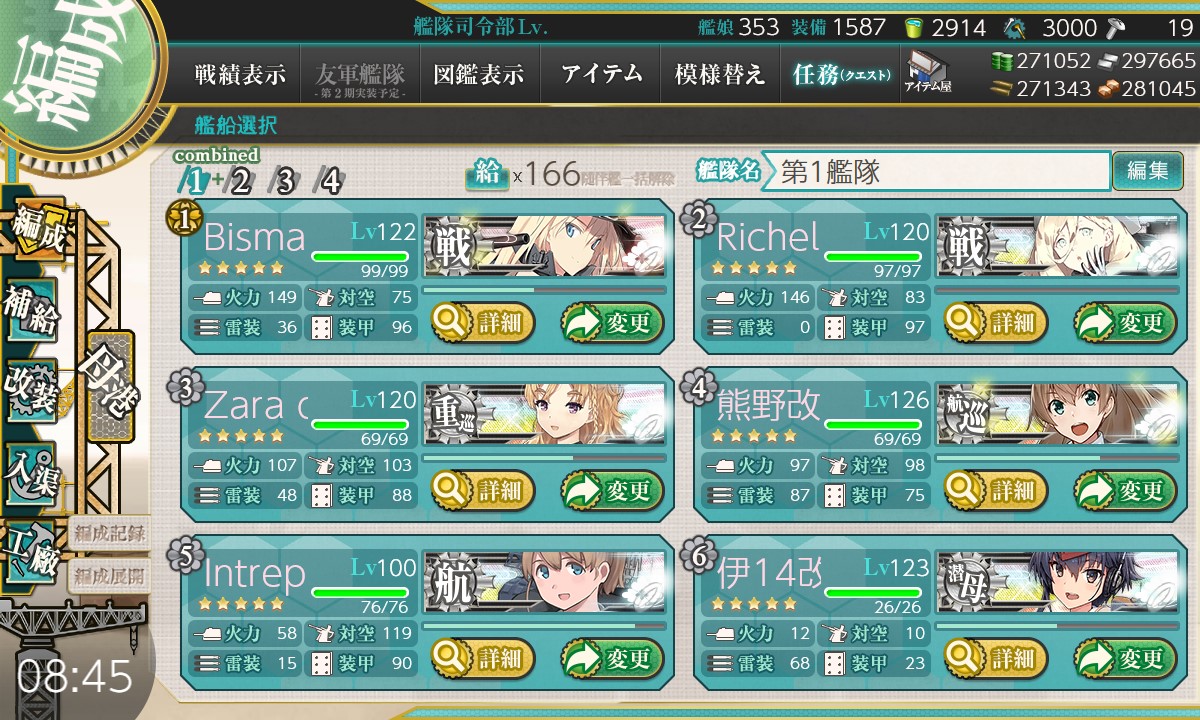Image resolution: width=1200 pixels, height=720 pixels.
Task: Visit the アイテム屋 item shop
Action: coord(927,72)
